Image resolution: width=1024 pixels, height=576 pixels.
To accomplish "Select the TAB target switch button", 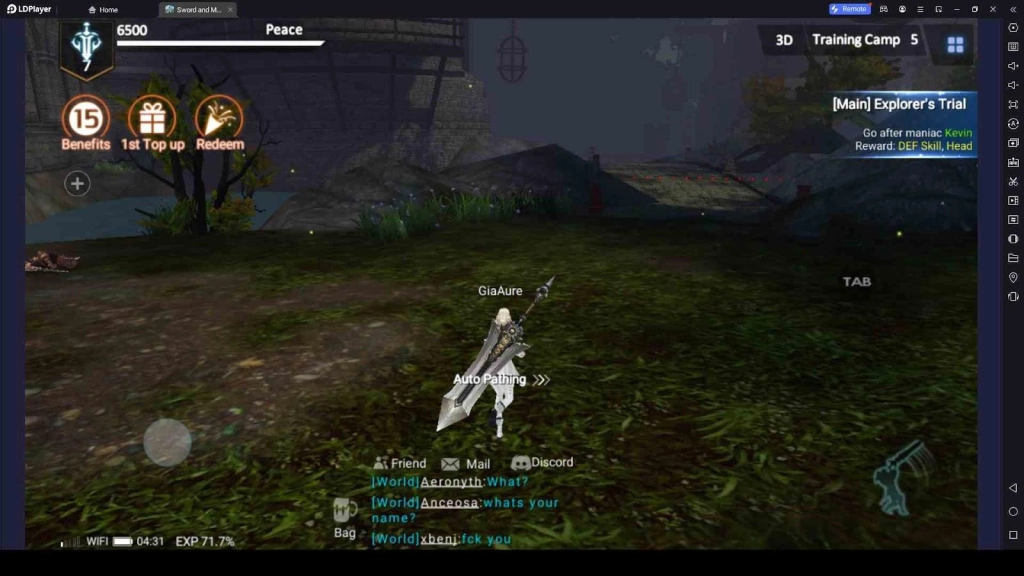I will tap(857, 282).
